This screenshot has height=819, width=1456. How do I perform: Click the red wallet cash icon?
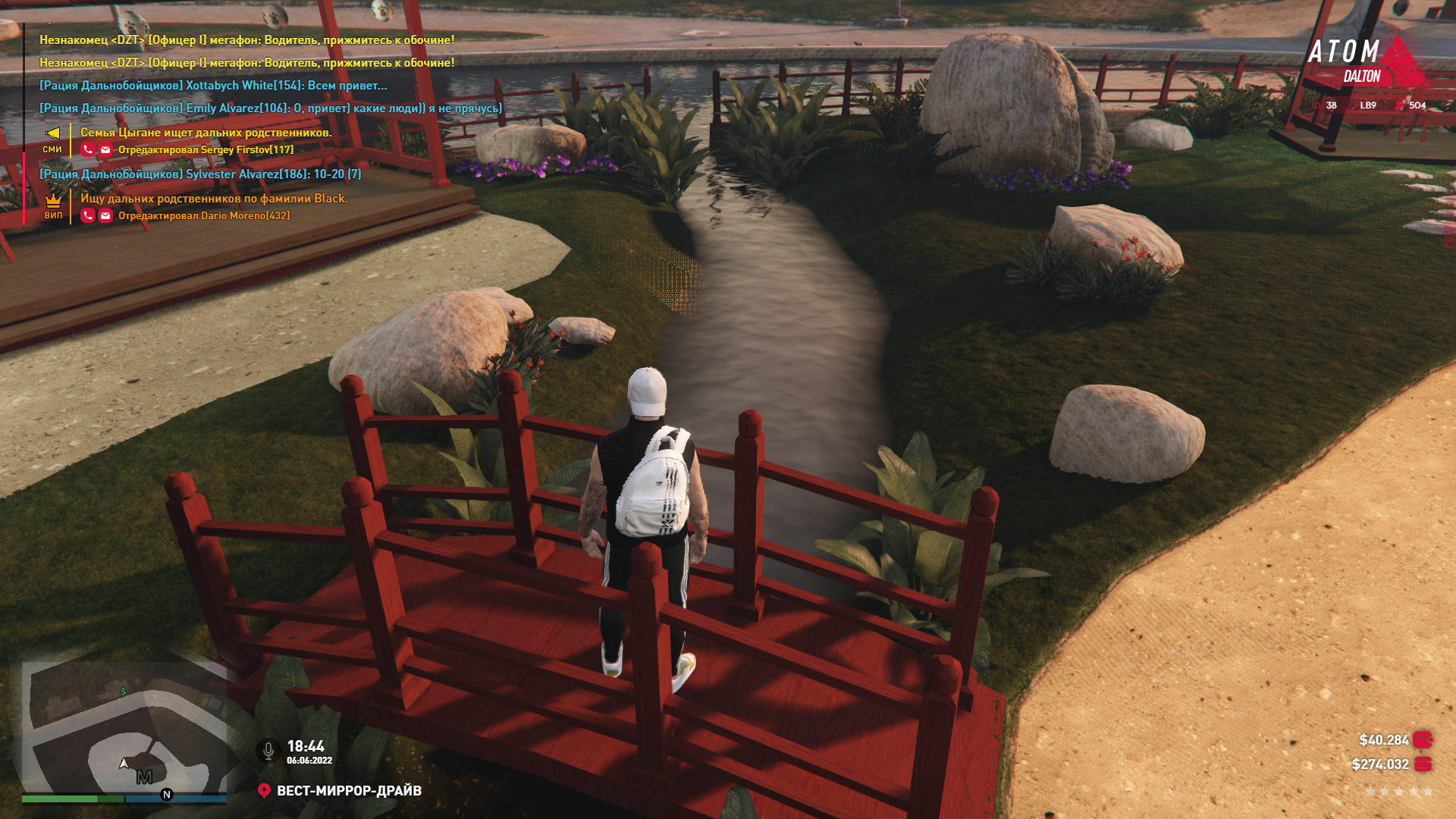coord(1423,740)
